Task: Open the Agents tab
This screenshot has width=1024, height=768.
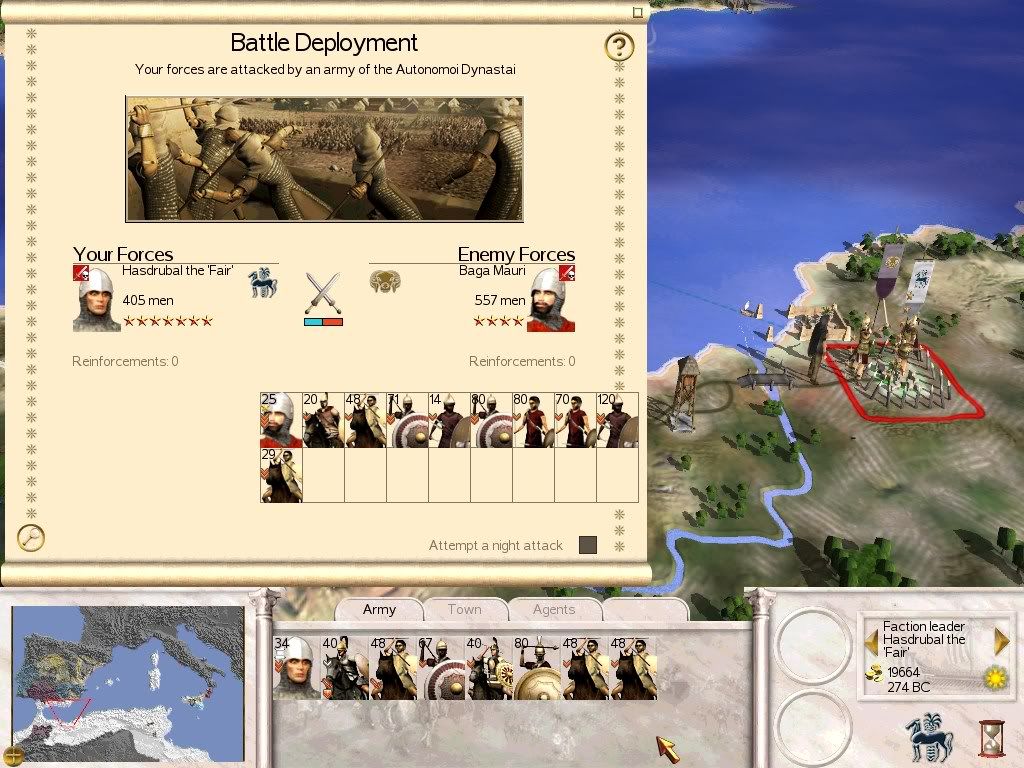Action: pos(553,609)
